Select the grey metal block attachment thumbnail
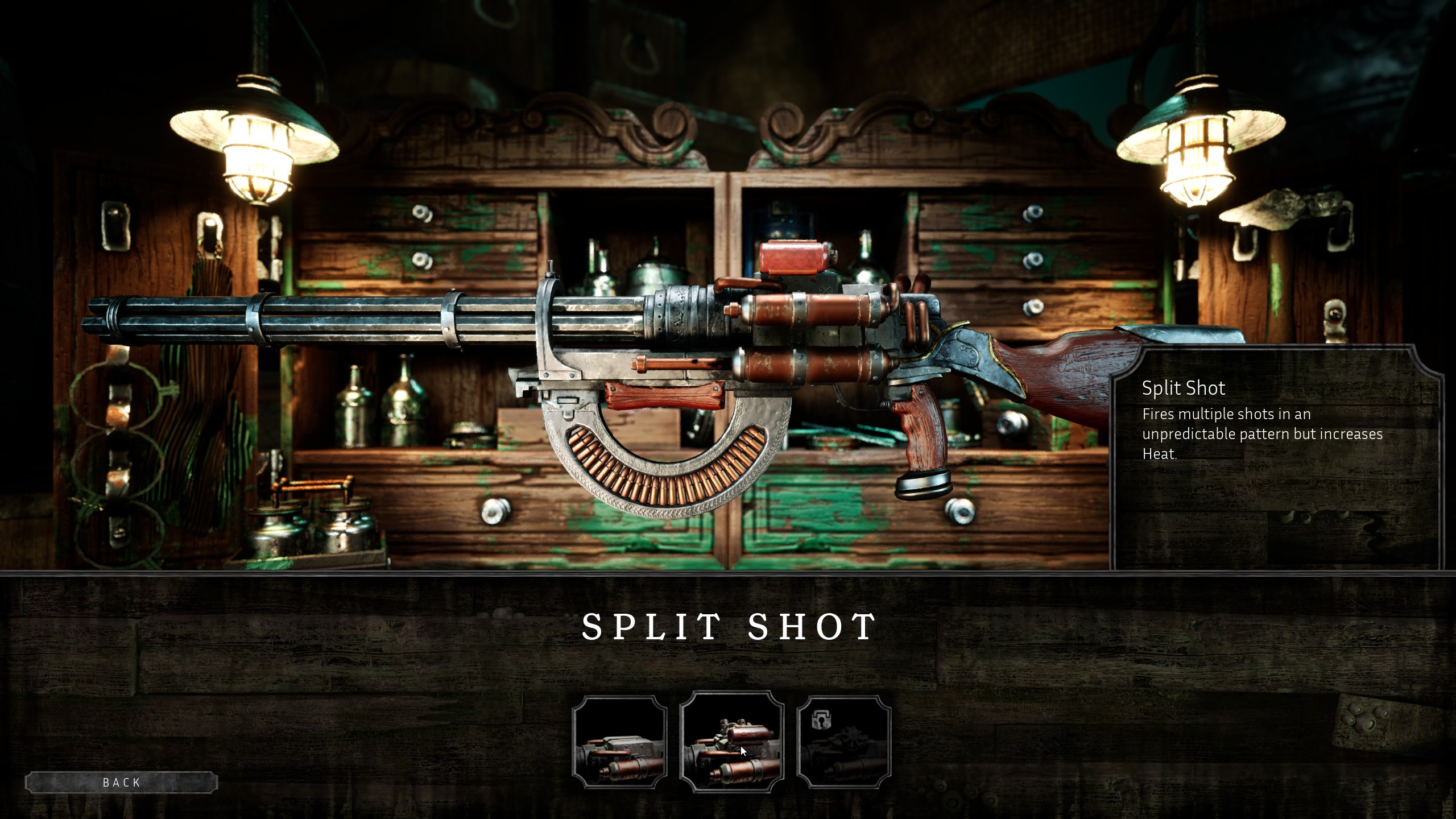 pos(619,742)
